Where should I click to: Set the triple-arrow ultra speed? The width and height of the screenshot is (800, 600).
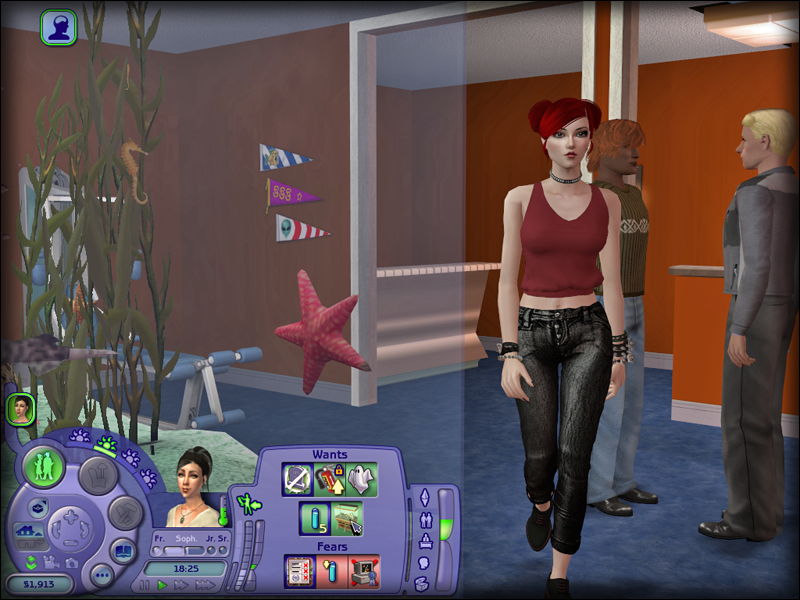pyautogui.click(x=204, y=585)
